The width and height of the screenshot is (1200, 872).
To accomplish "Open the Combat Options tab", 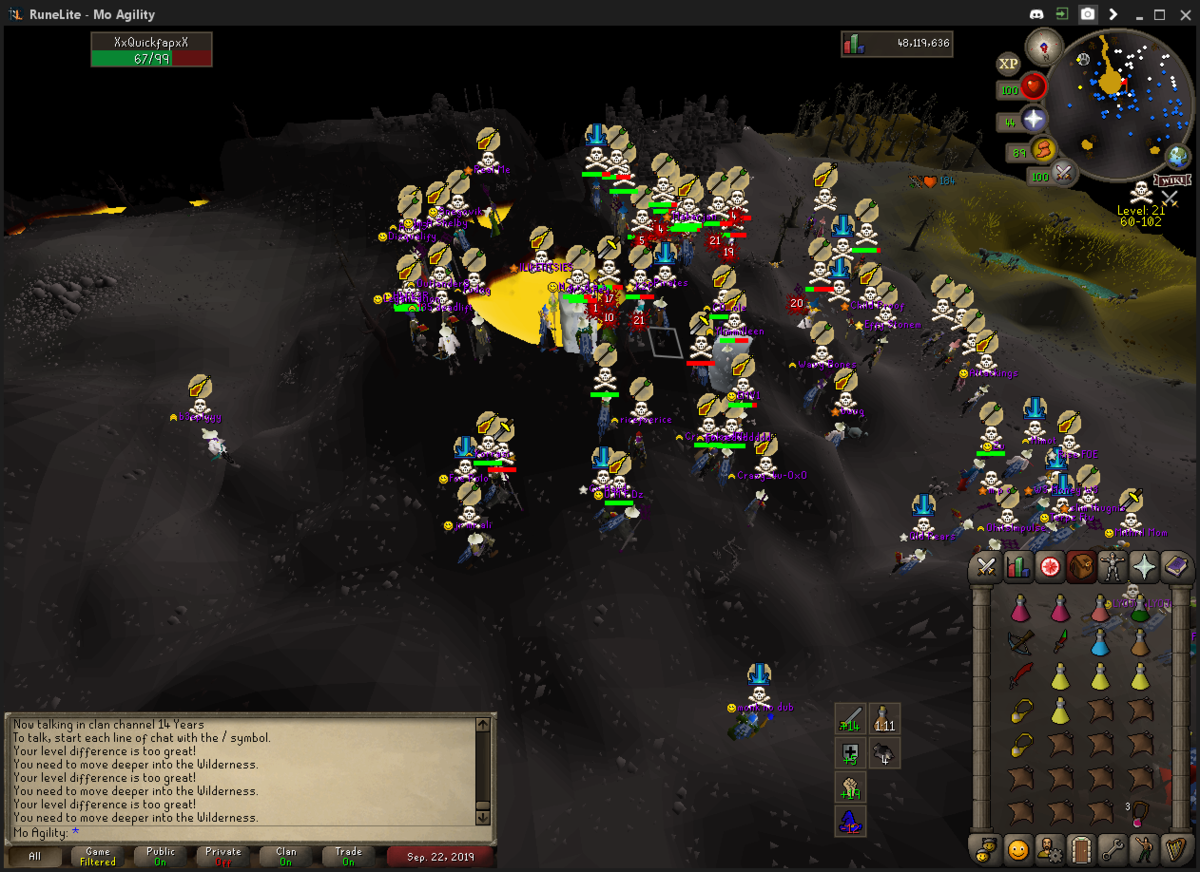I will (x=987, y=567).
